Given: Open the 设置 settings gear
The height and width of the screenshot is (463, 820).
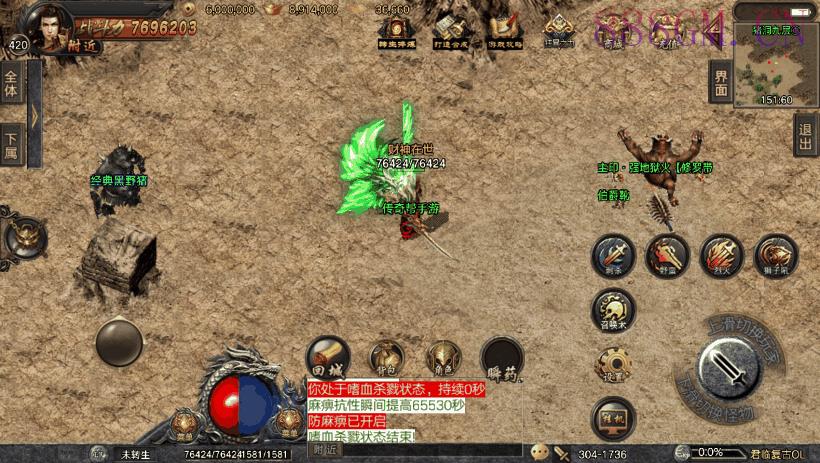Looking at the screenshot, I should 613,365.
